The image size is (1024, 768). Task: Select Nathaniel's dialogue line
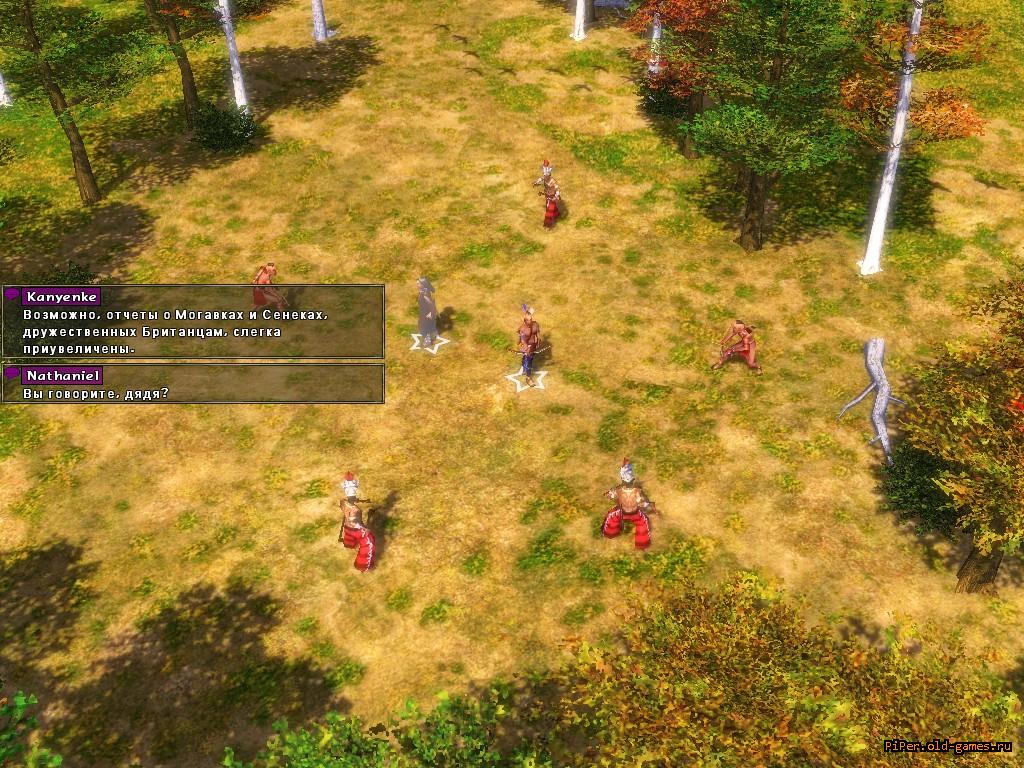(x=193, y=384)
